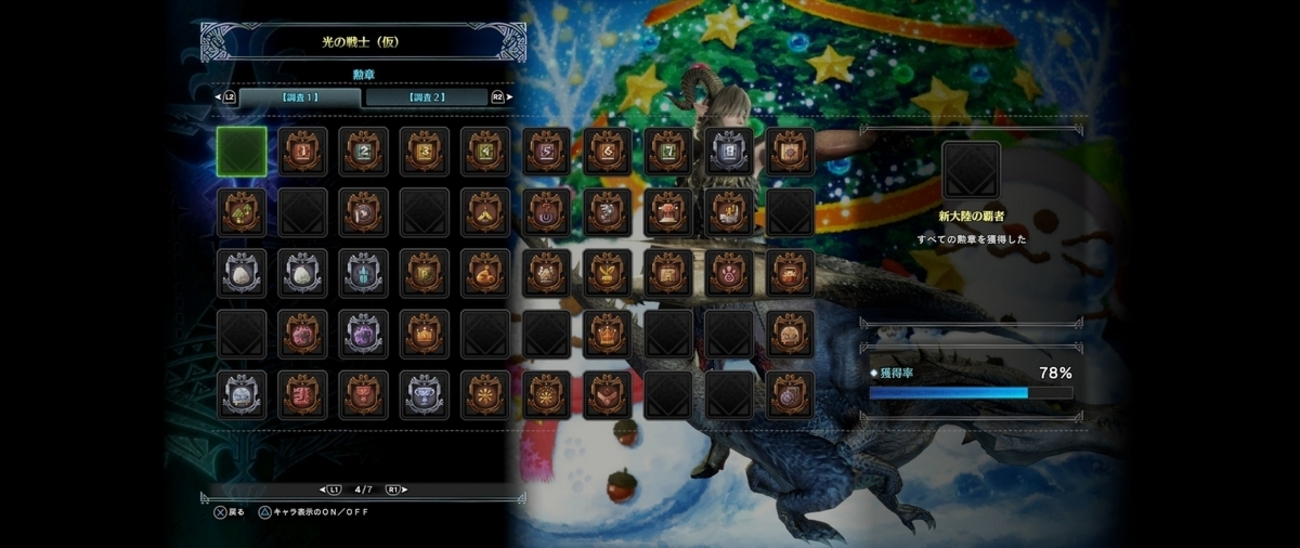Select the magnet symbol medal
This screenshot has height=548, width=1300.
pos(547,212)
